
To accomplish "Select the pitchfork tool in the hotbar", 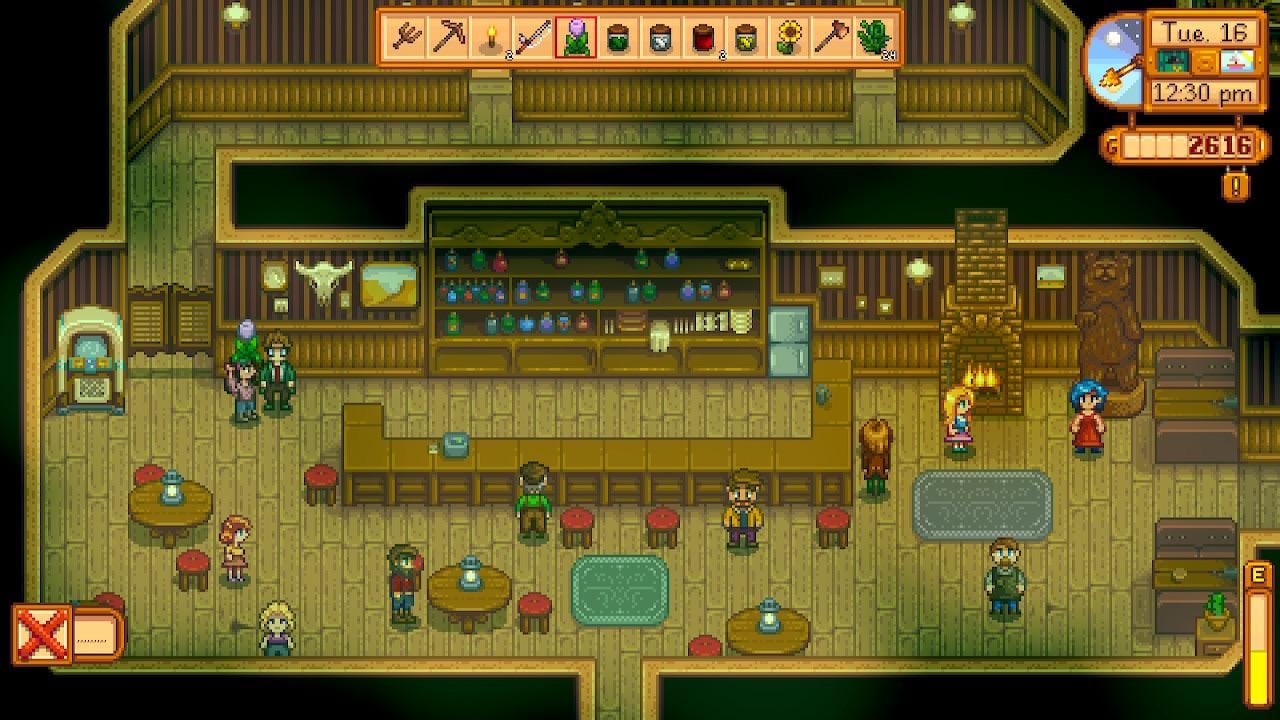I will [x=406, y=38].
